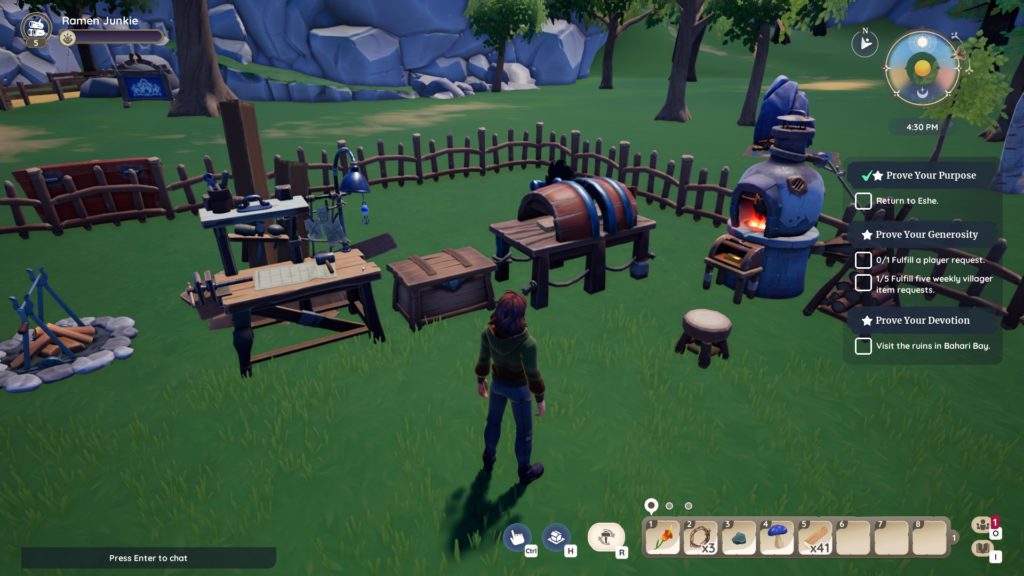Click the hand interaction mode icon
Viewport: 1024px width, 576px height.
pyautogui.click(x=517, y=538)
